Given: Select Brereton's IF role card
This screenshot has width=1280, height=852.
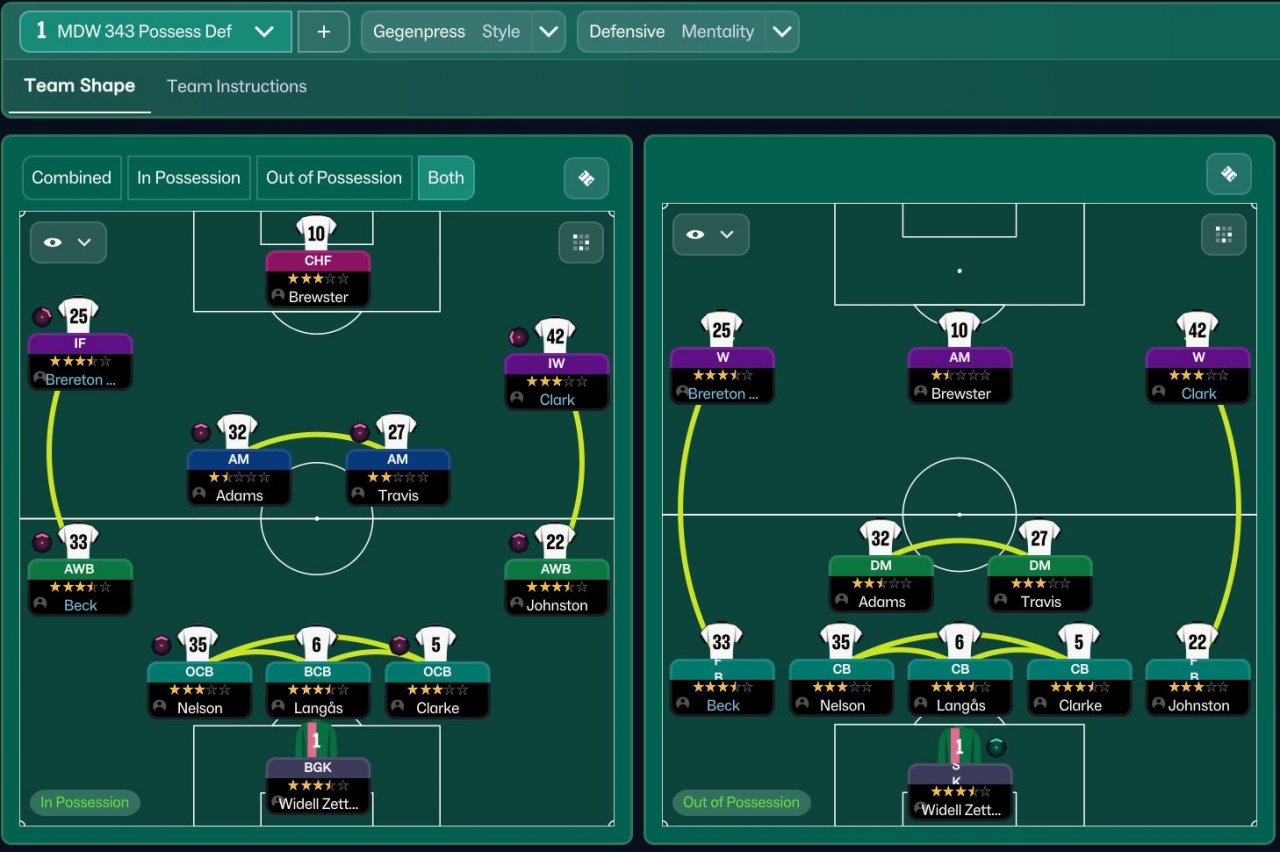Looking at the screenshot, I should tap(80, 361).
